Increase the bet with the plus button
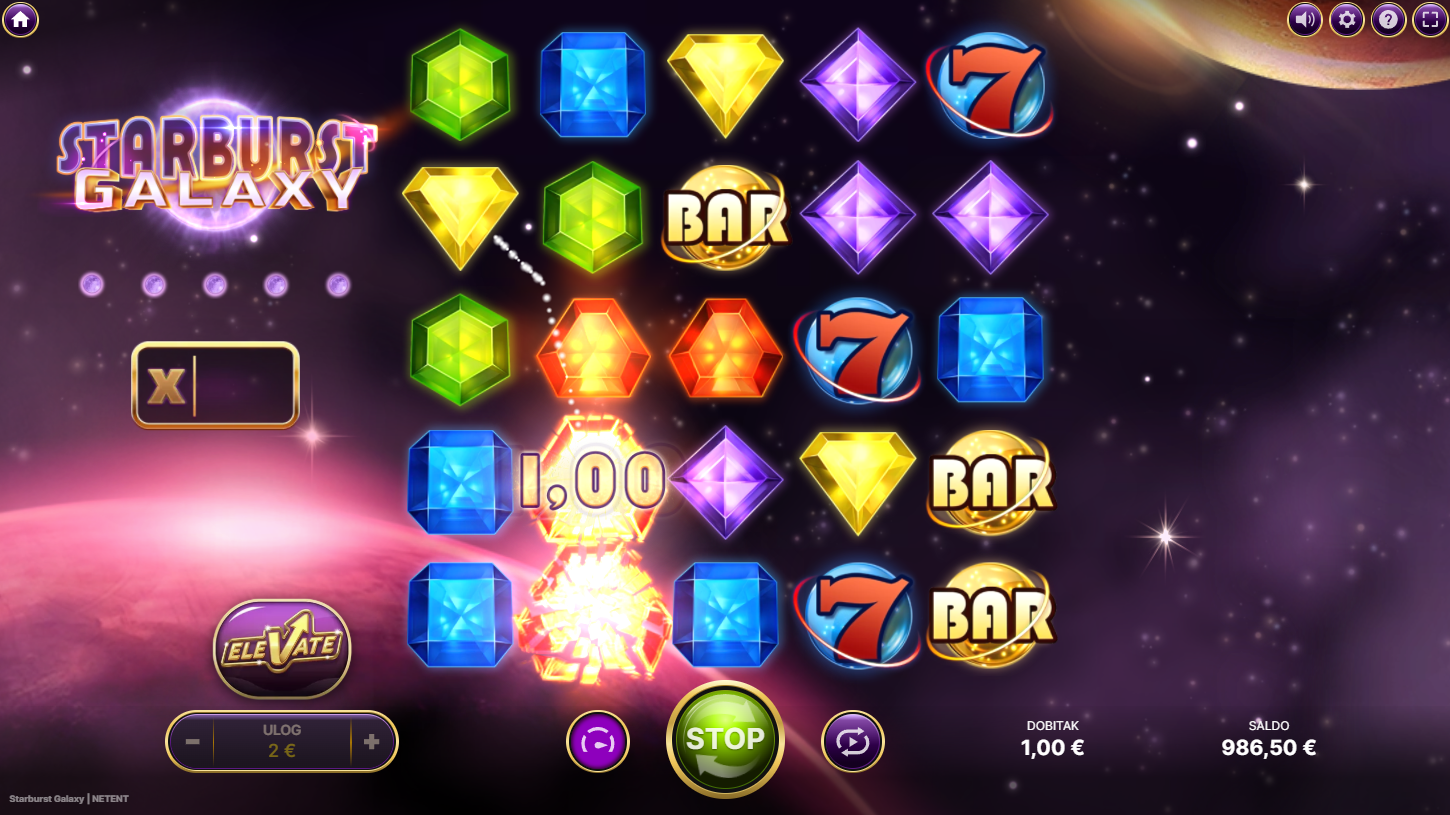 click(x=372, y=742)
